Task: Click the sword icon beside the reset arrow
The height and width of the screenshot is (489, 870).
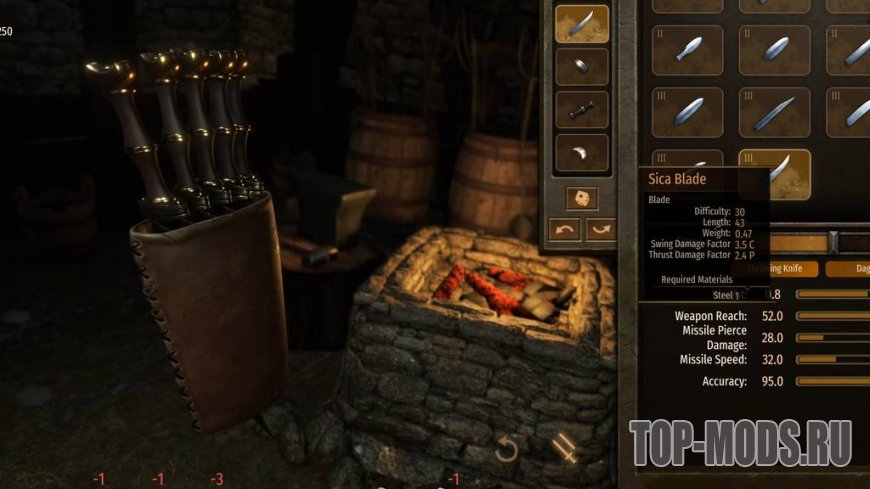Action: [x=565, y=449]
